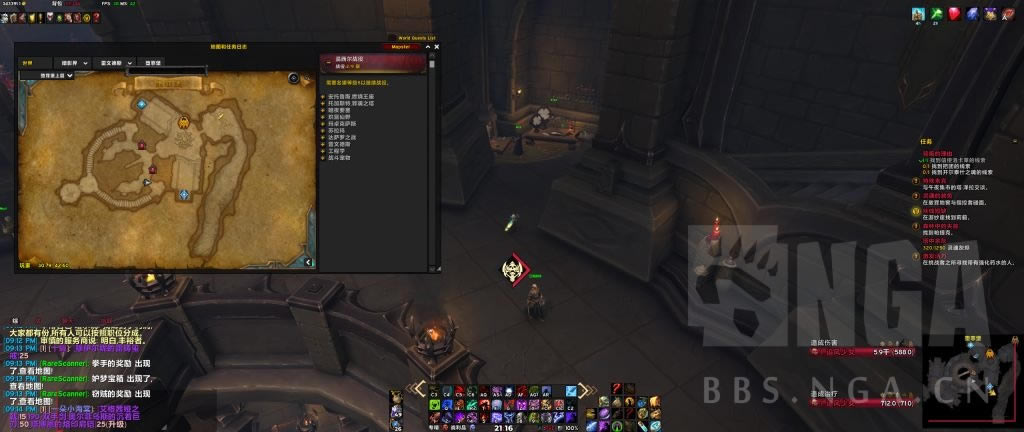Image resolution: width=1024 pixels, height=432 pixels.
Task: Select the upper blue diamond flight marker
Action: [x=141, y=104]
